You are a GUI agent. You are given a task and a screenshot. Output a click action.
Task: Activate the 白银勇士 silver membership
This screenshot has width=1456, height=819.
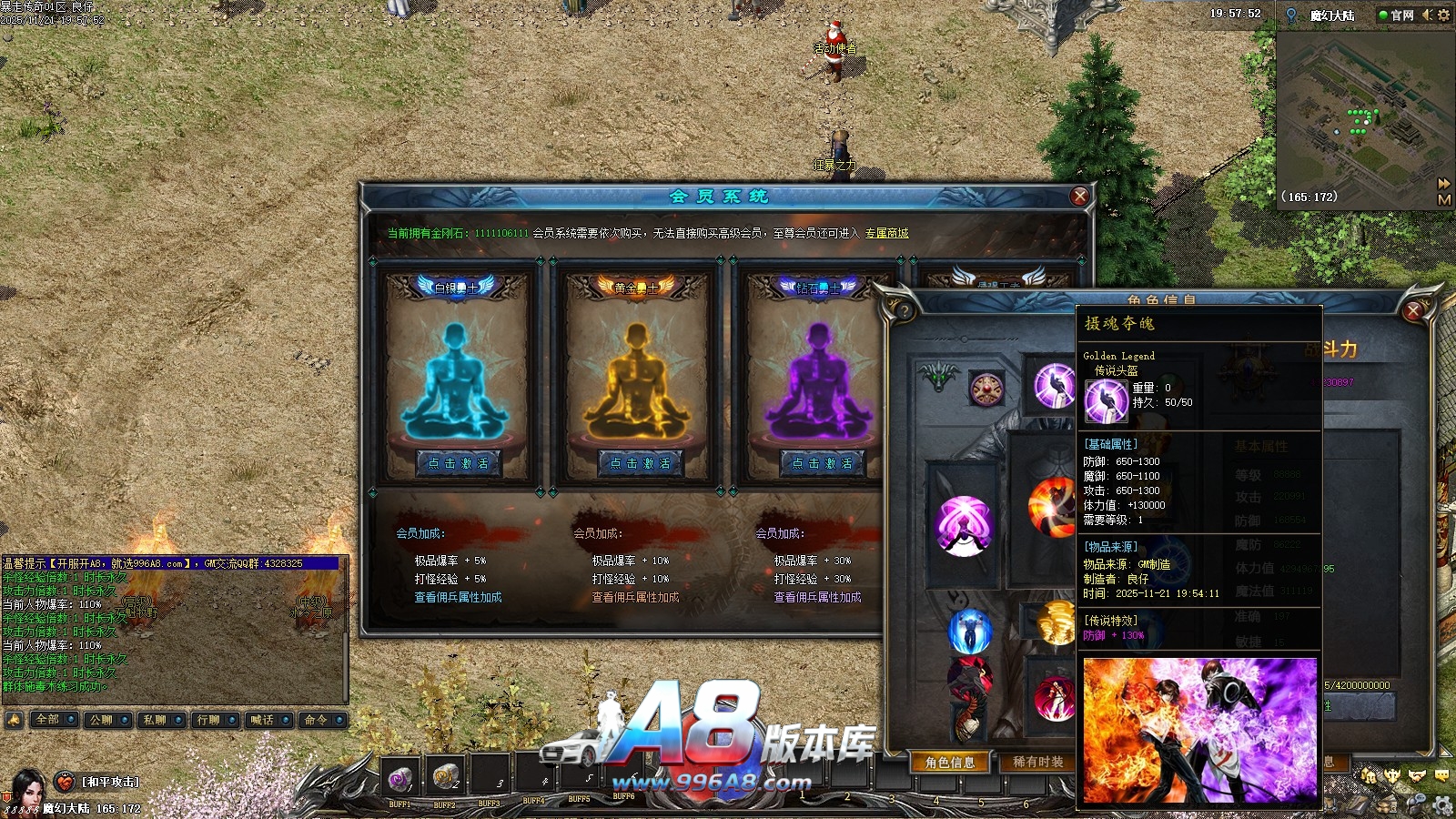(458, 463)
